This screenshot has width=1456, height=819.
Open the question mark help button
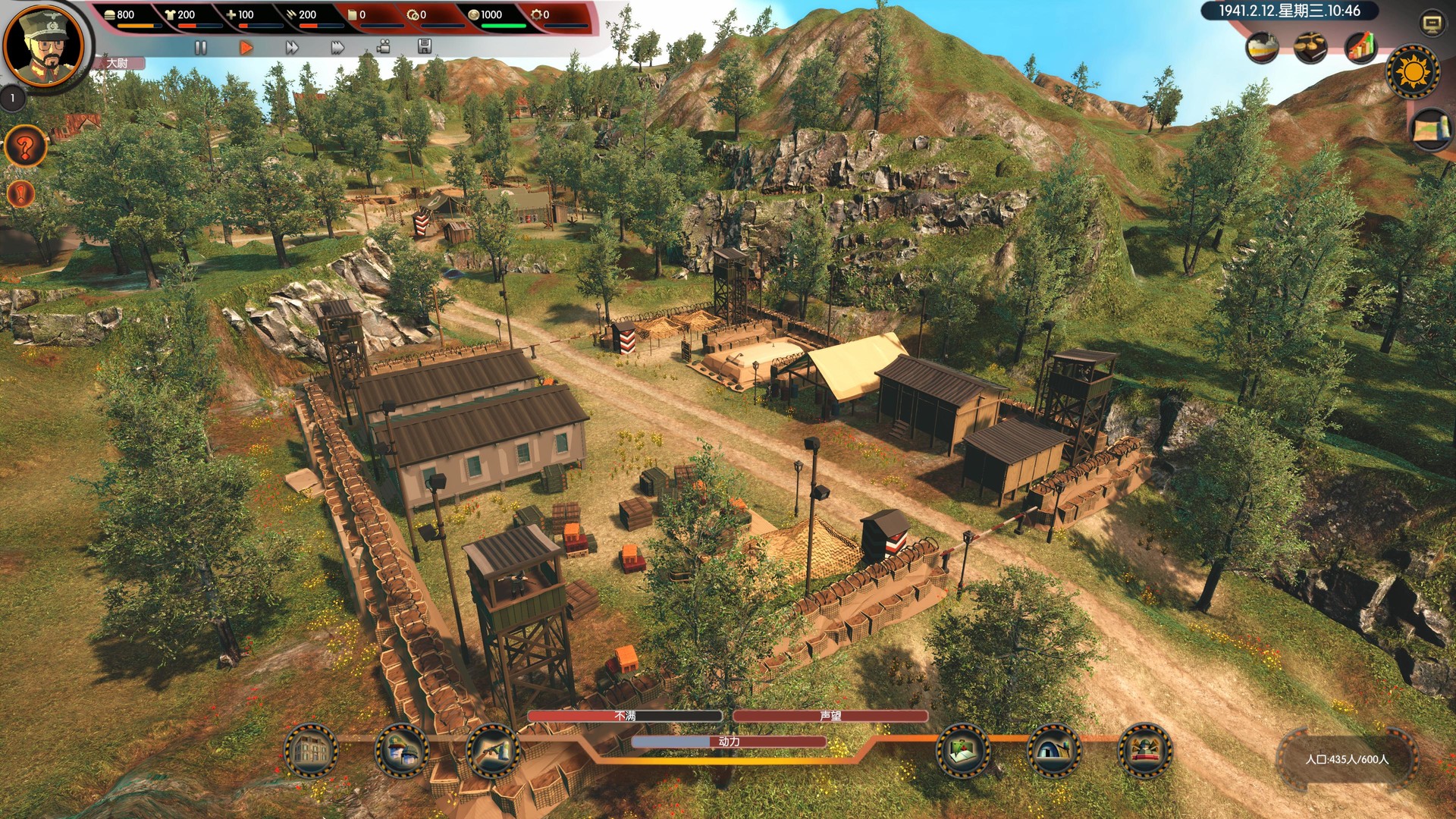point(25,147)
